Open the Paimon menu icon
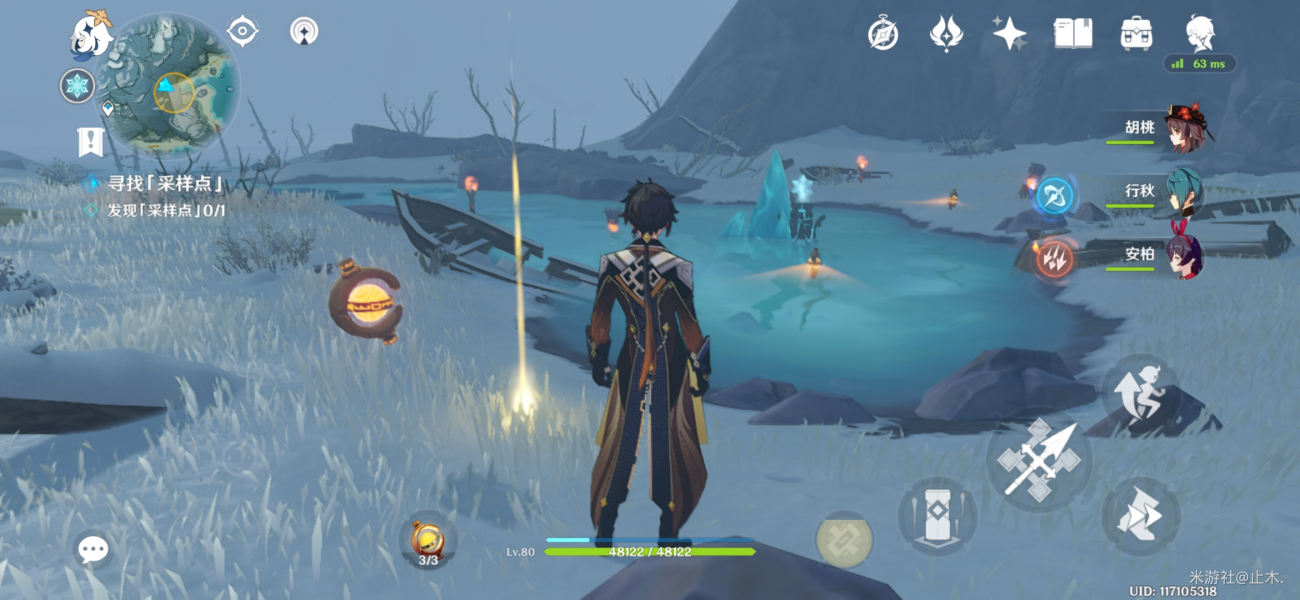The height and width of the screenshot is (600, 1300). (91, 32)
